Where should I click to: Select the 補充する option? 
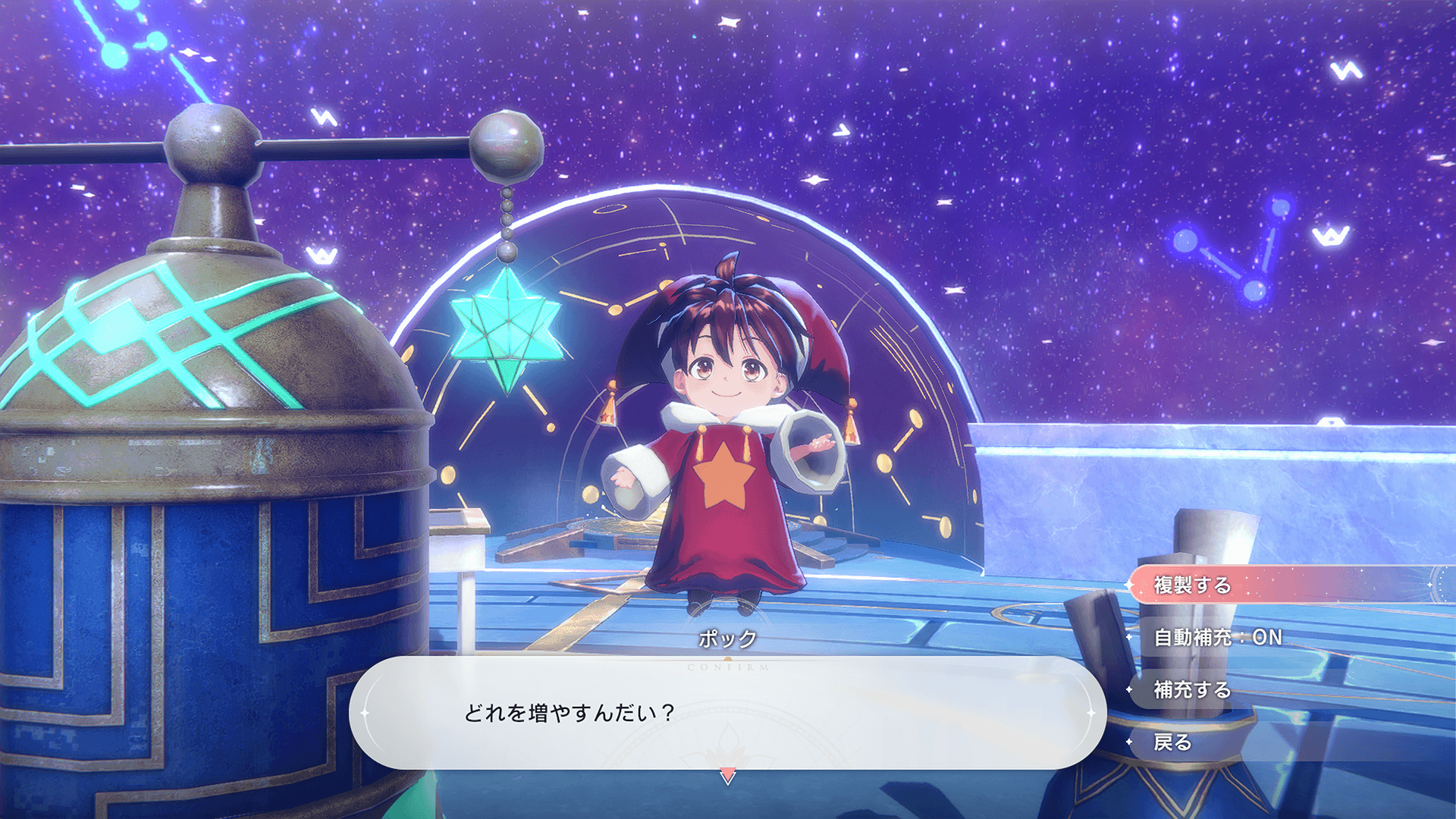[1192, 690]
